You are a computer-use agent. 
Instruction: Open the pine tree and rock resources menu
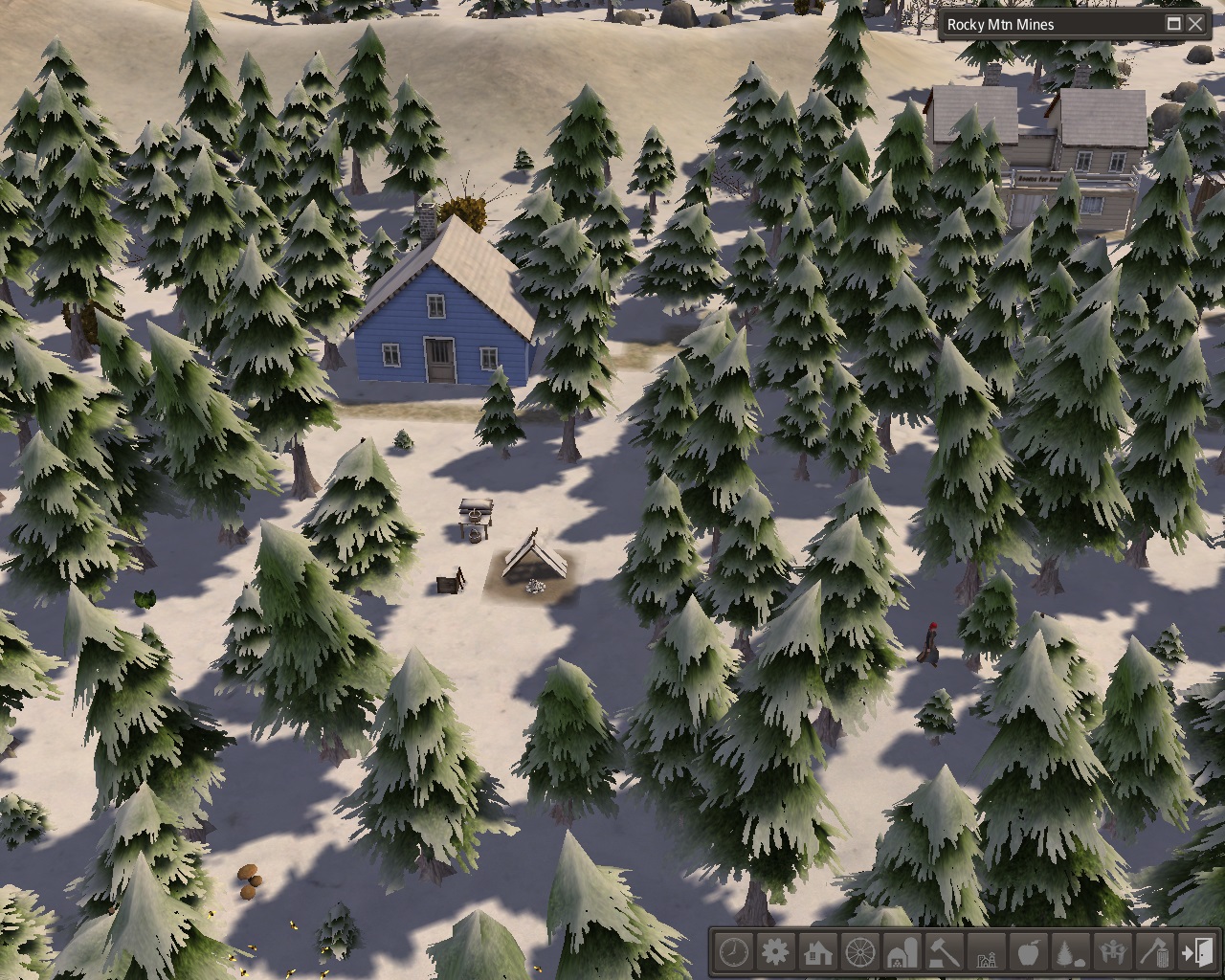1071,952
